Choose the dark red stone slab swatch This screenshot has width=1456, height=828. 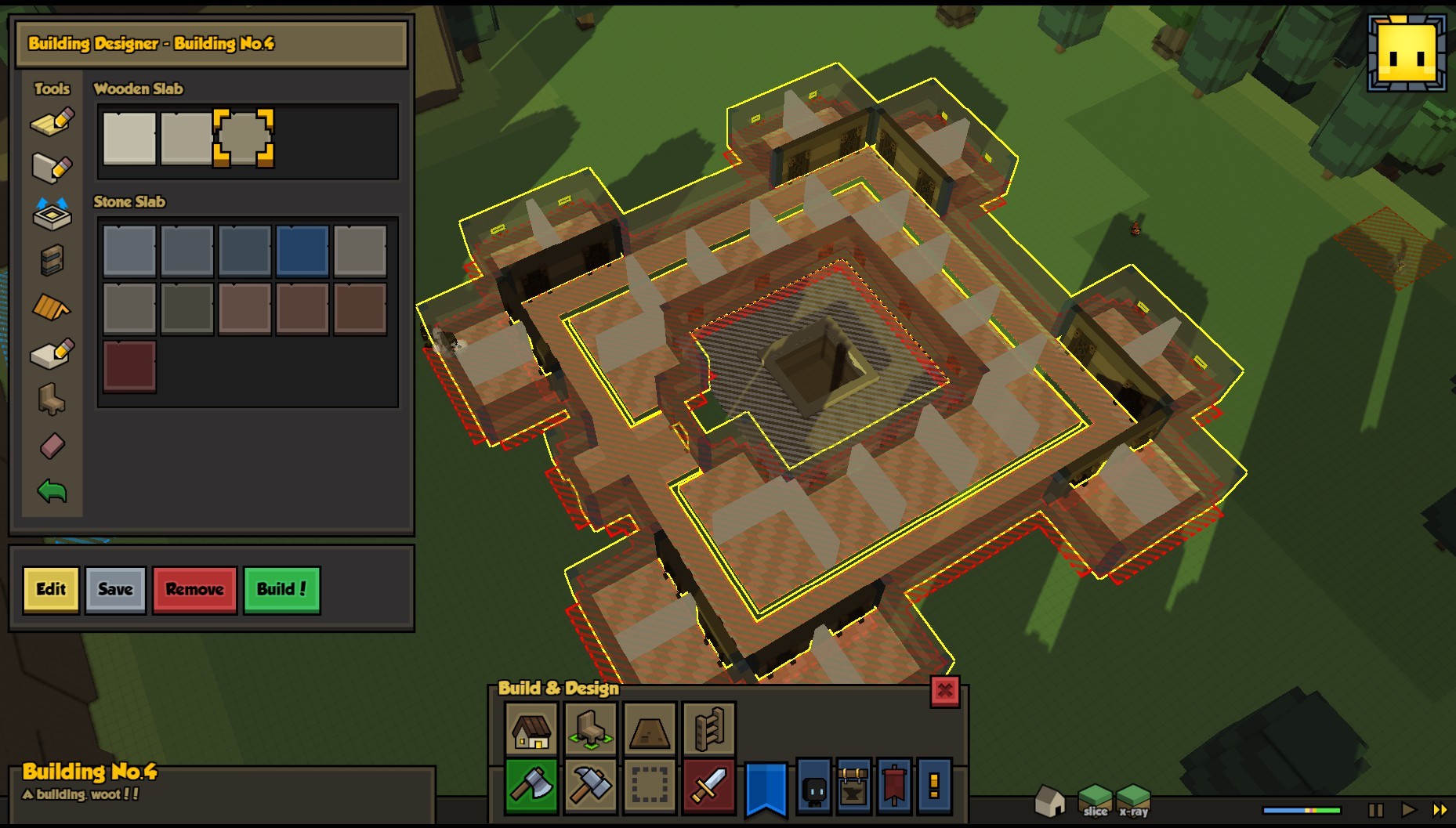[129, 366]
